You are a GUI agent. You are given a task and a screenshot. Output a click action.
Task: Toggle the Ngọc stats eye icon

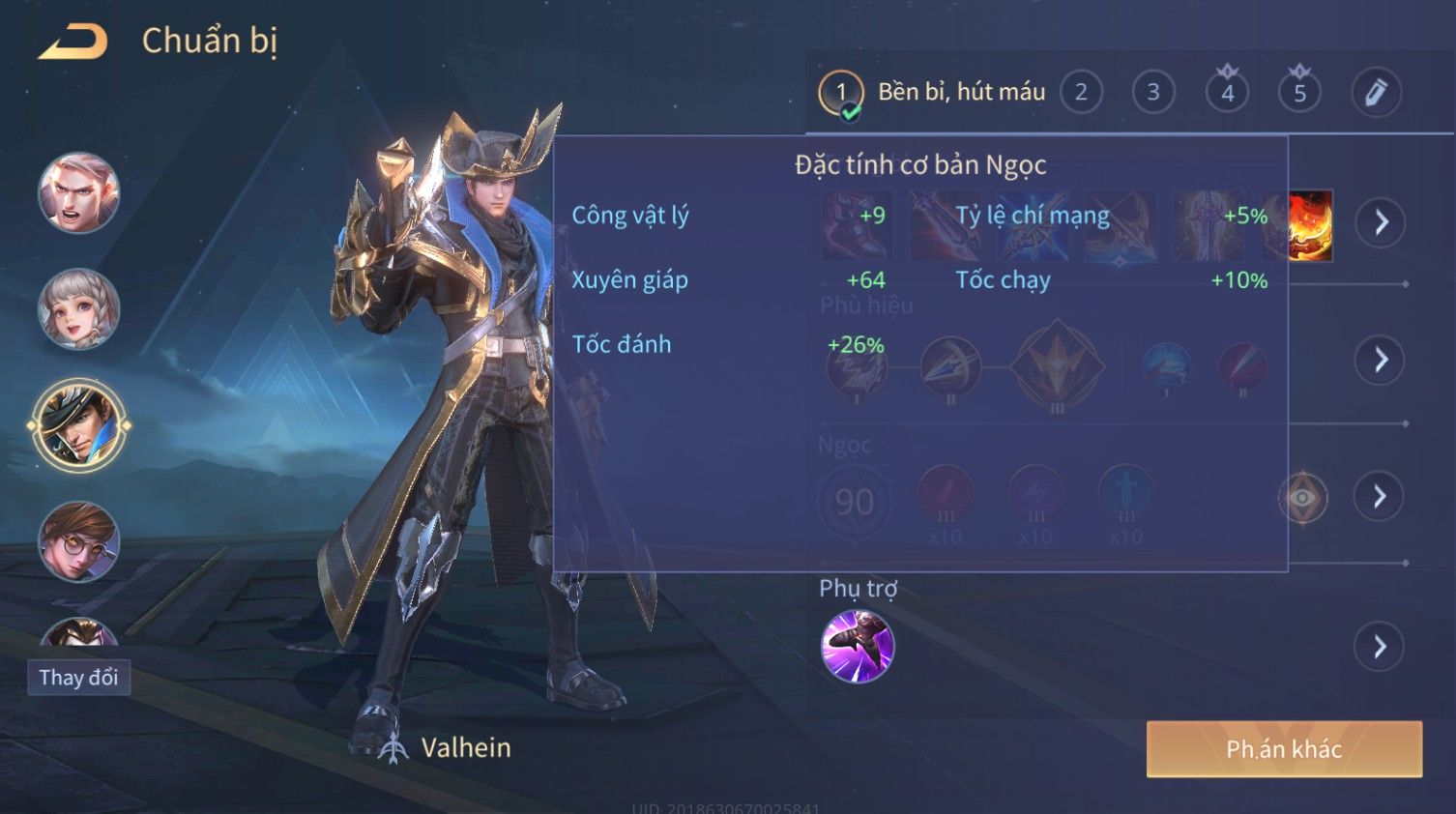tap(1302, 498)
